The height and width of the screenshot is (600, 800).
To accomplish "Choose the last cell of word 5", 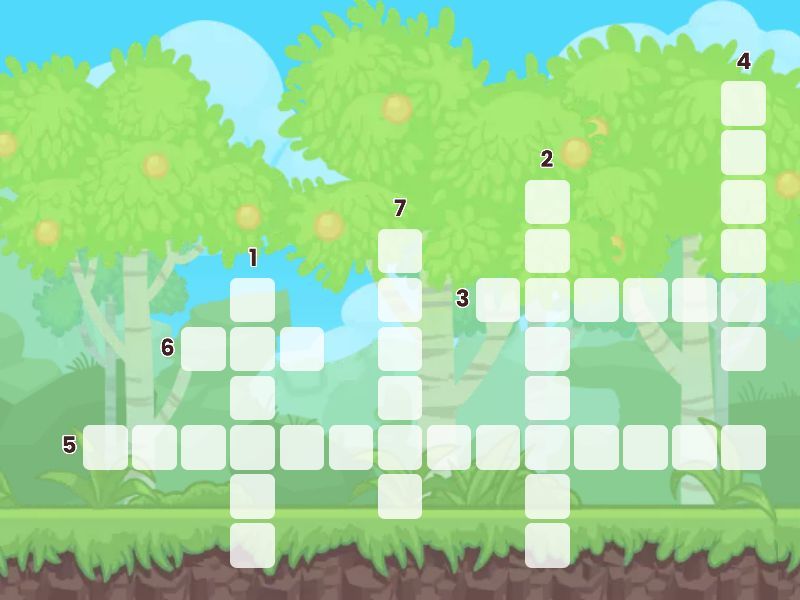I will (743, 447).
